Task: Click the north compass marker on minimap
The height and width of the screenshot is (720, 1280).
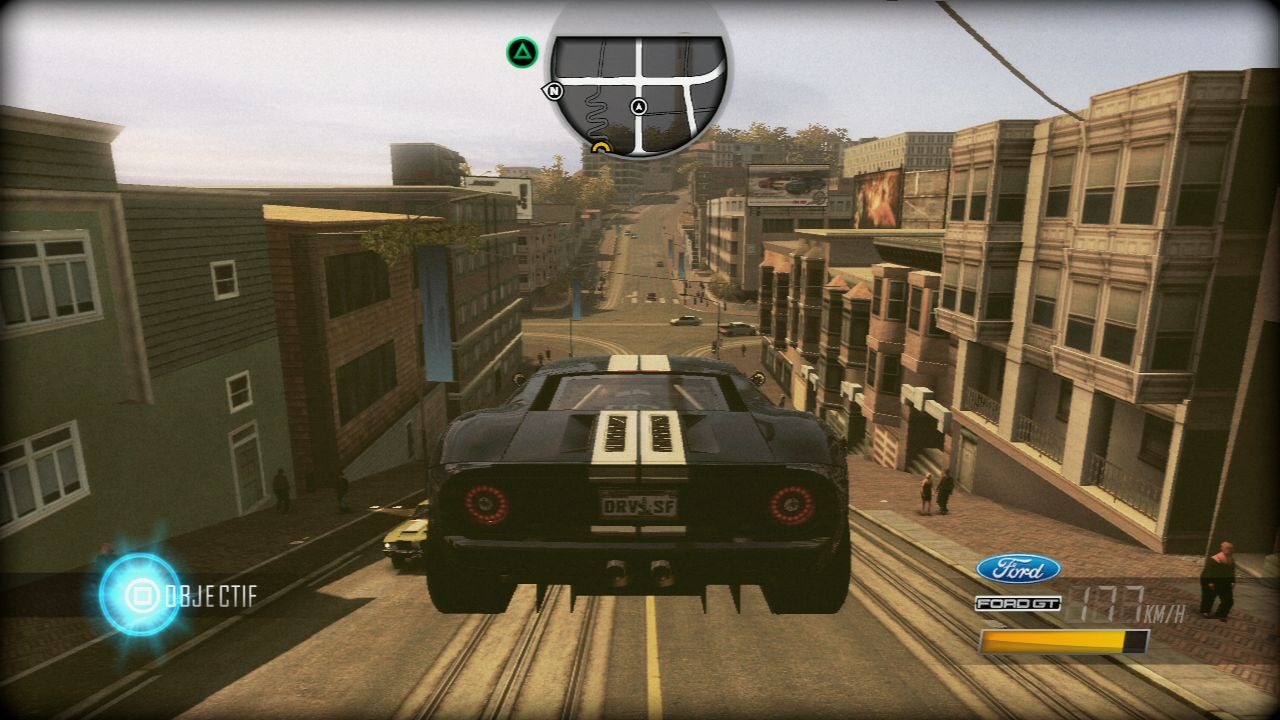Action: point(554,91)
